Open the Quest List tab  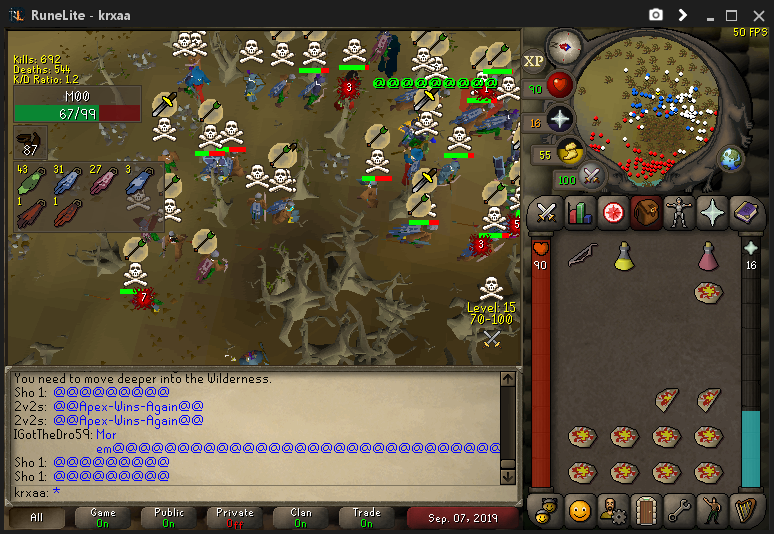pyautogui.click(x=612, y=212)
